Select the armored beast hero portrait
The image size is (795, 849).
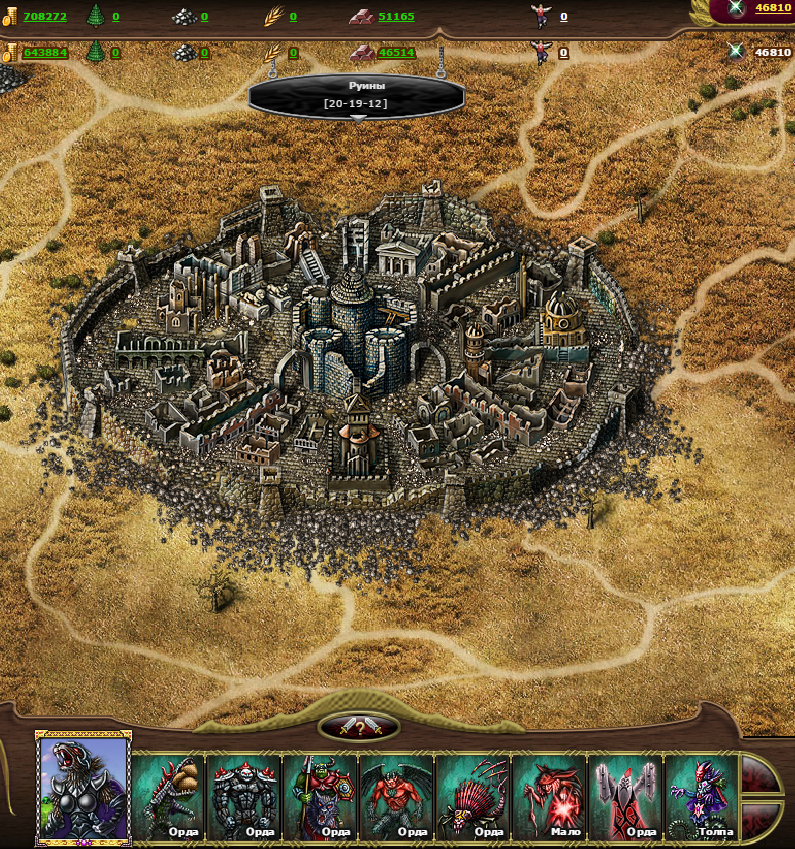click(84, 787)
